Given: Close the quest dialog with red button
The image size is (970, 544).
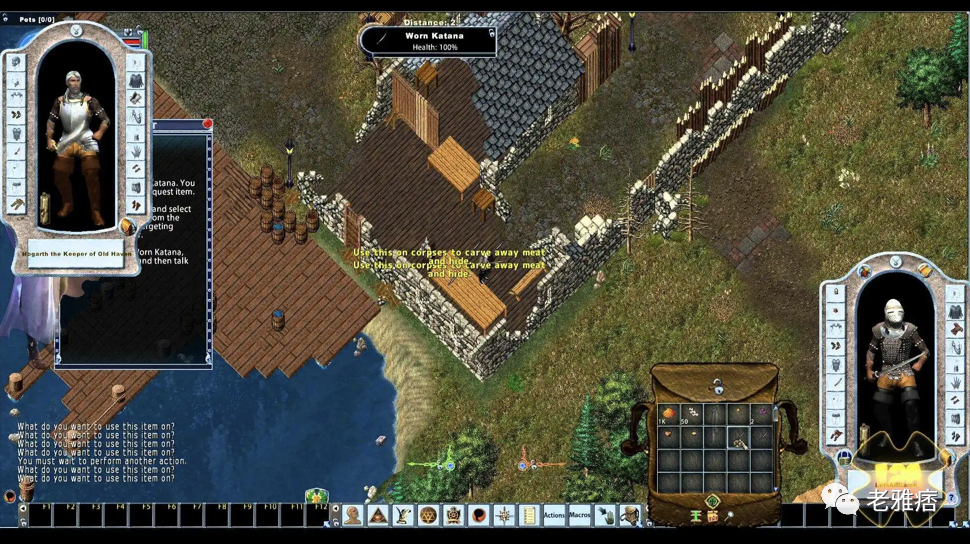Looking at the screenshot, I should point(207,124).
